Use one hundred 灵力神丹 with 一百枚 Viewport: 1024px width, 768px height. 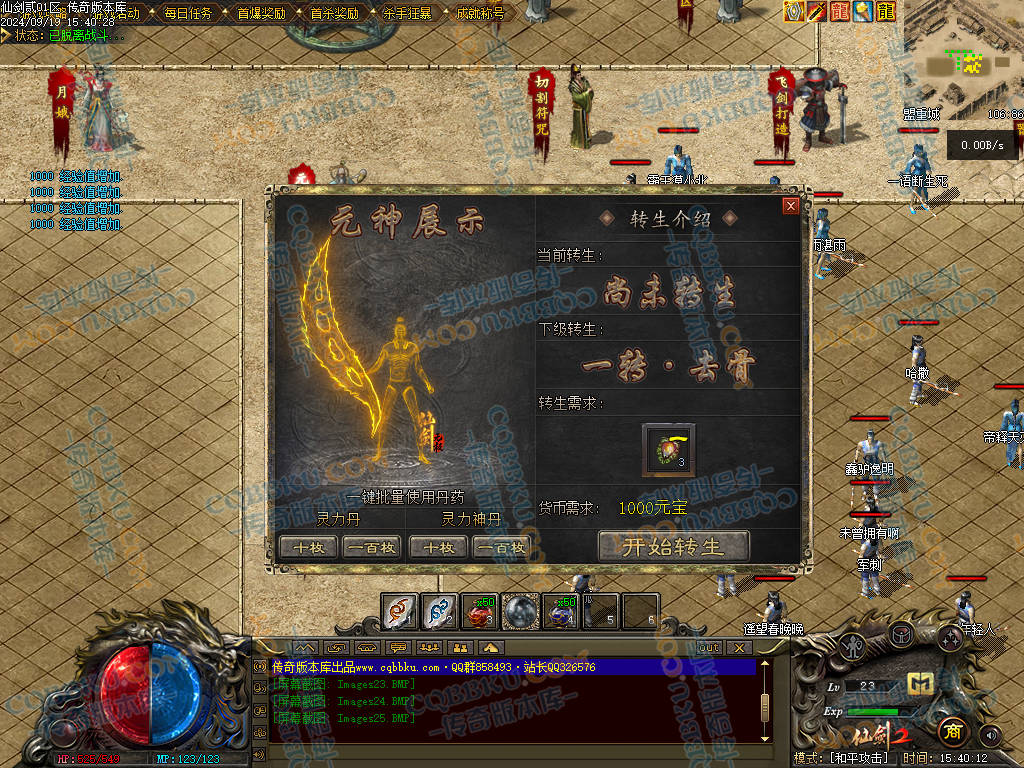502,547
